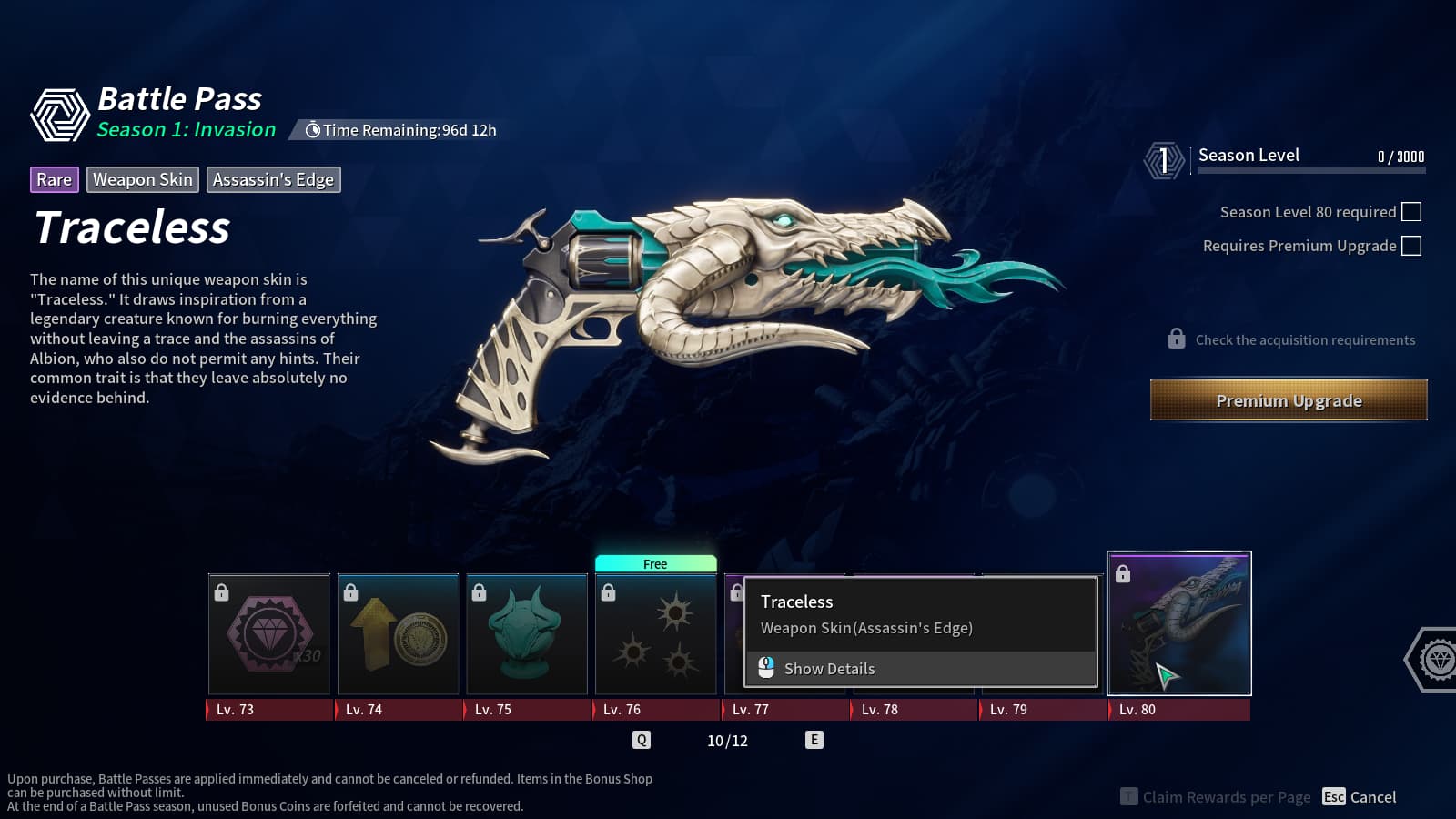Viewport: 1456px width, 819px height.
Task: Select the Lv. 74 gold coin reward
Action: (399, 634)
